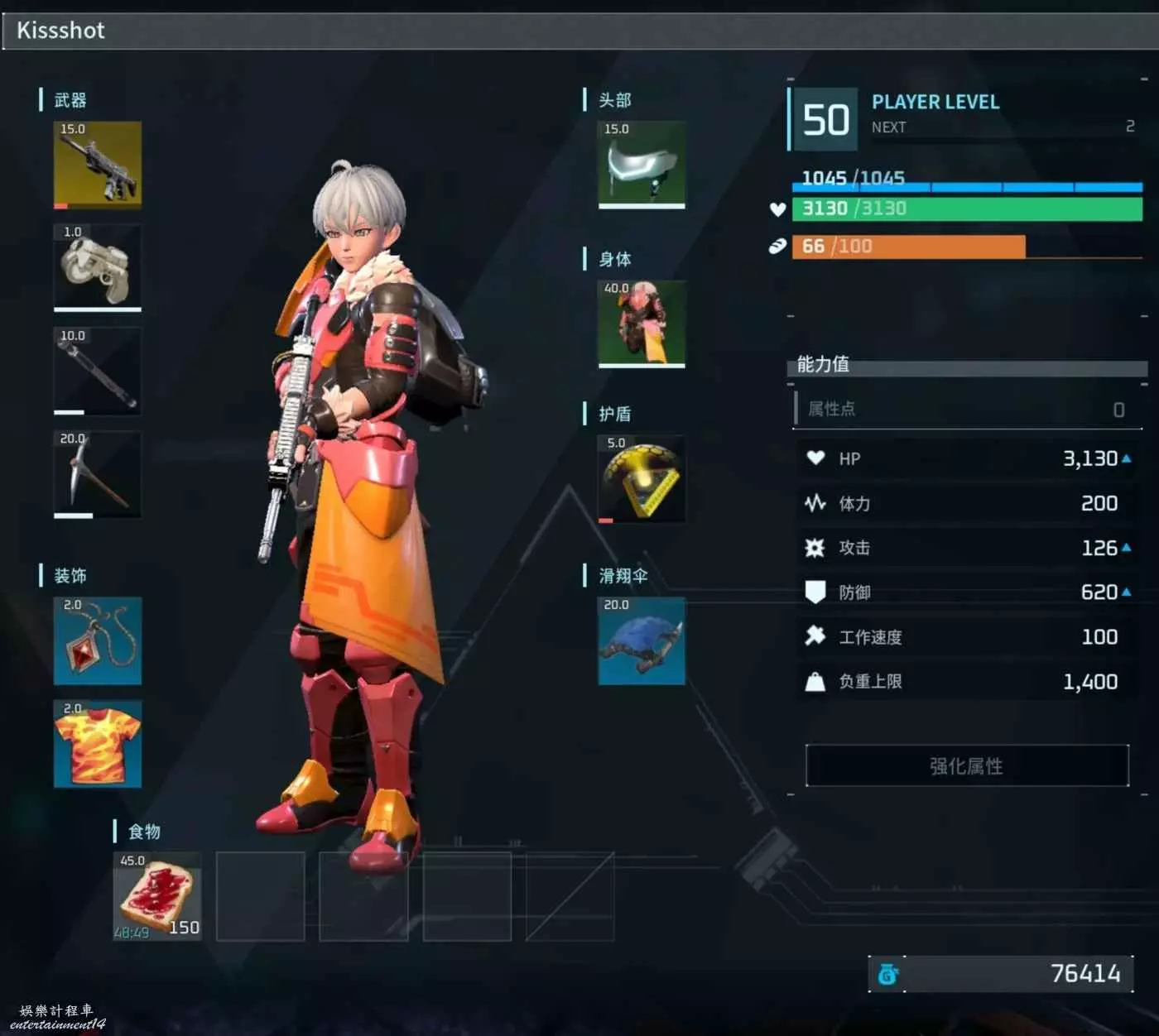Choose the 攻击 attack stat row
This screenshot has width=1159, height=1036.
point(967,548)
